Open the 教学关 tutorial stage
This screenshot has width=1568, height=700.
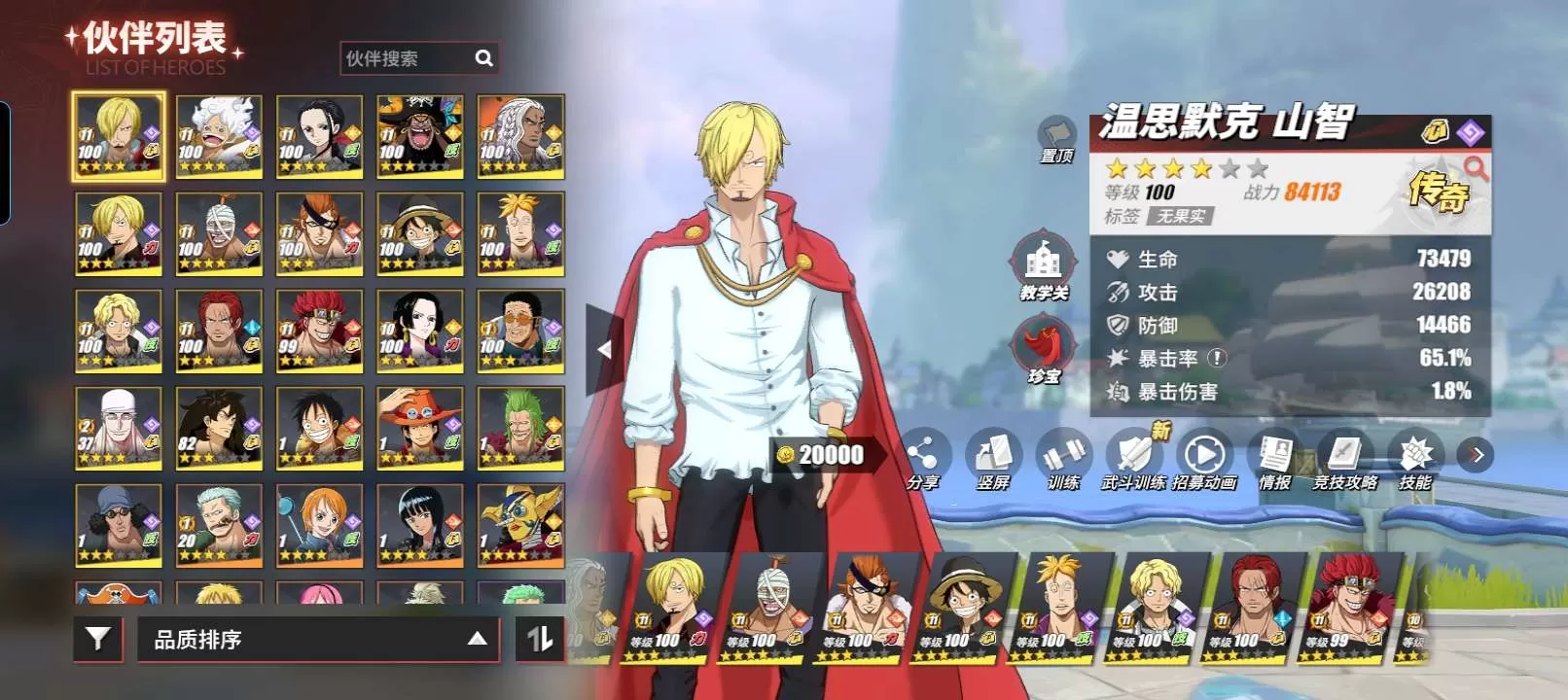pyautogui.click(x=1044, y=265)
